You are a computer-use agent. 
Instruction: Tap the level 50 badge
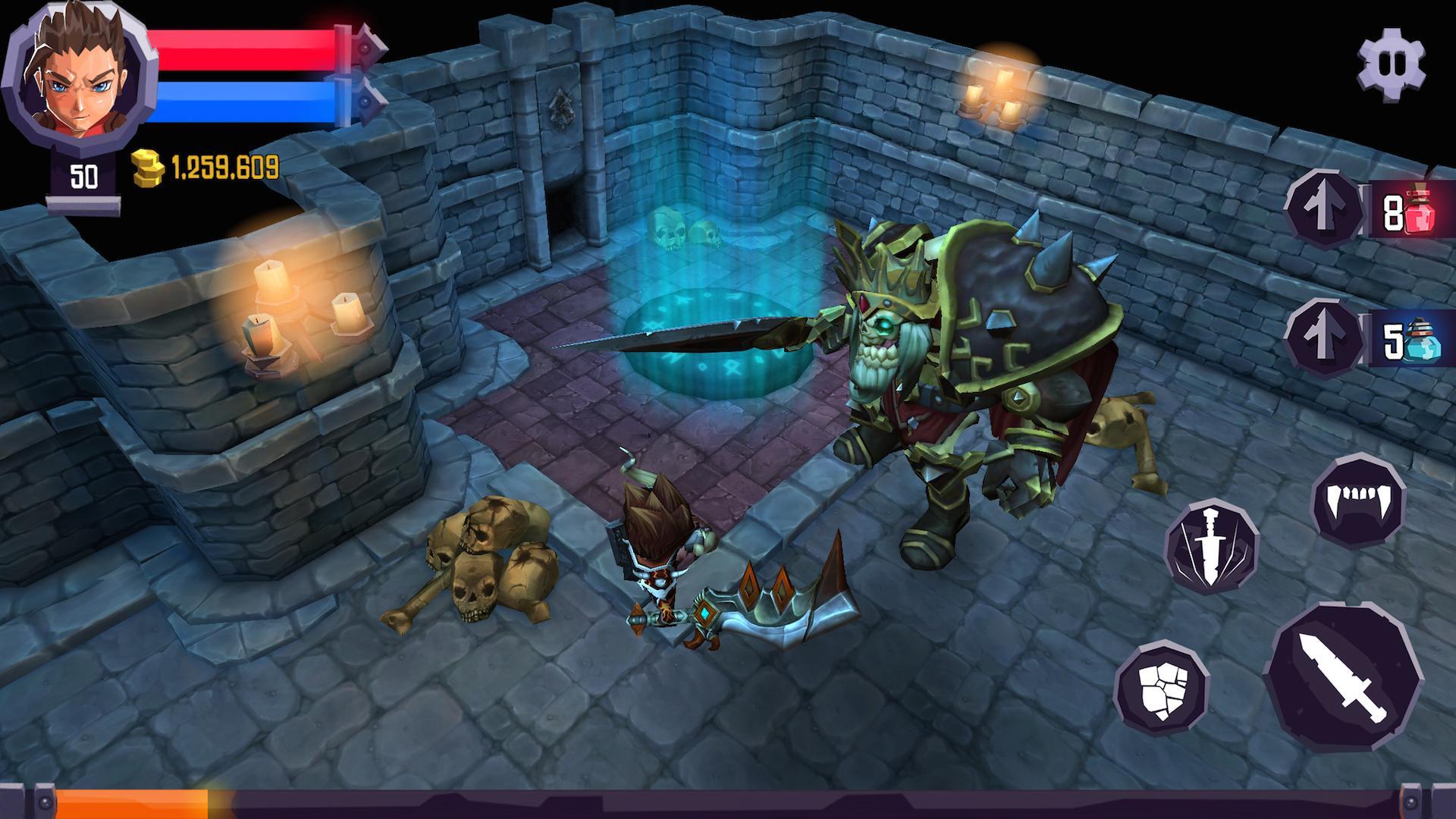click(83, 173)
